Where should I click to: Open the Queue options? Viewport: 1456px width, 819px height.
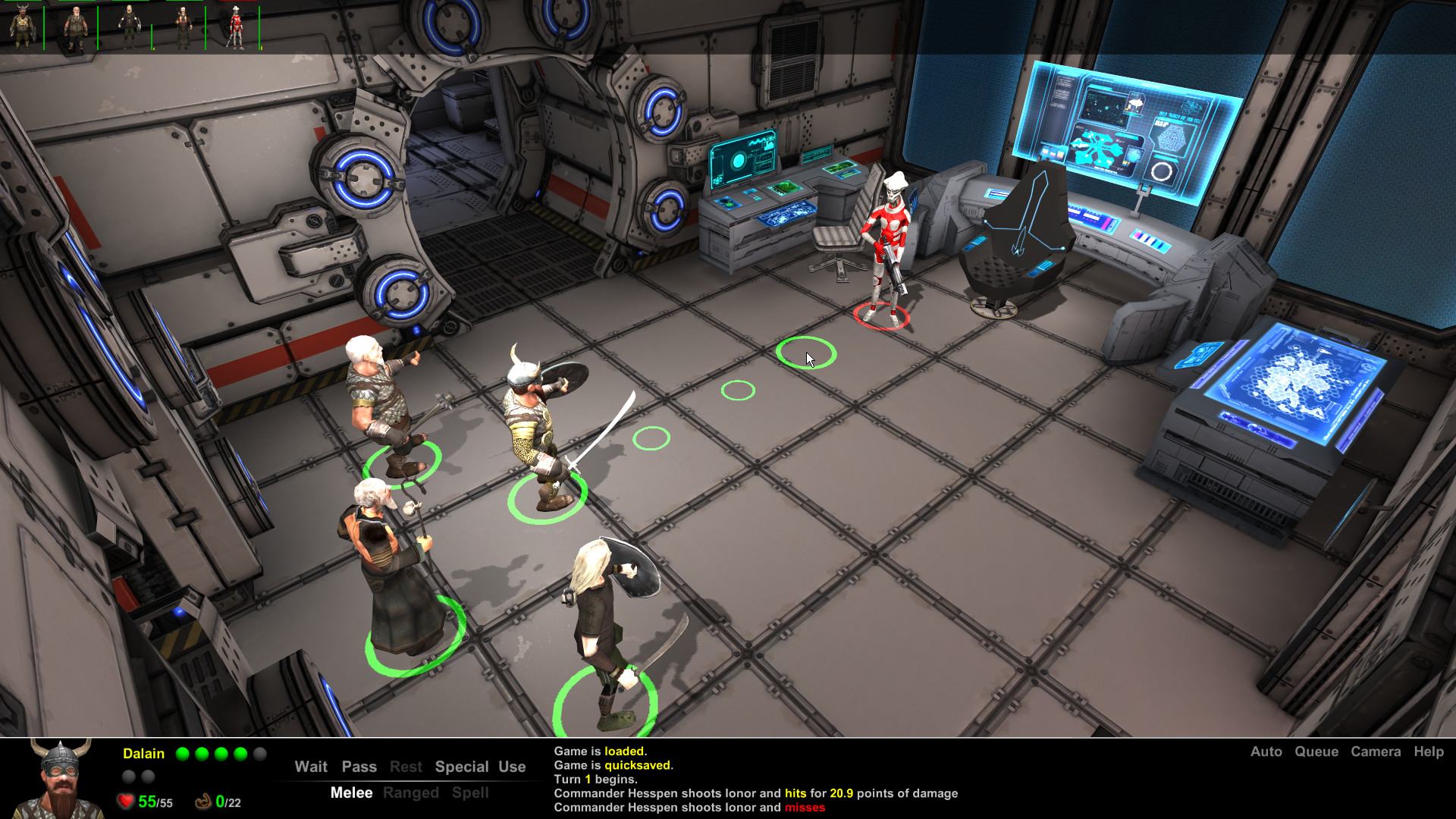[x=1316, y=752]
